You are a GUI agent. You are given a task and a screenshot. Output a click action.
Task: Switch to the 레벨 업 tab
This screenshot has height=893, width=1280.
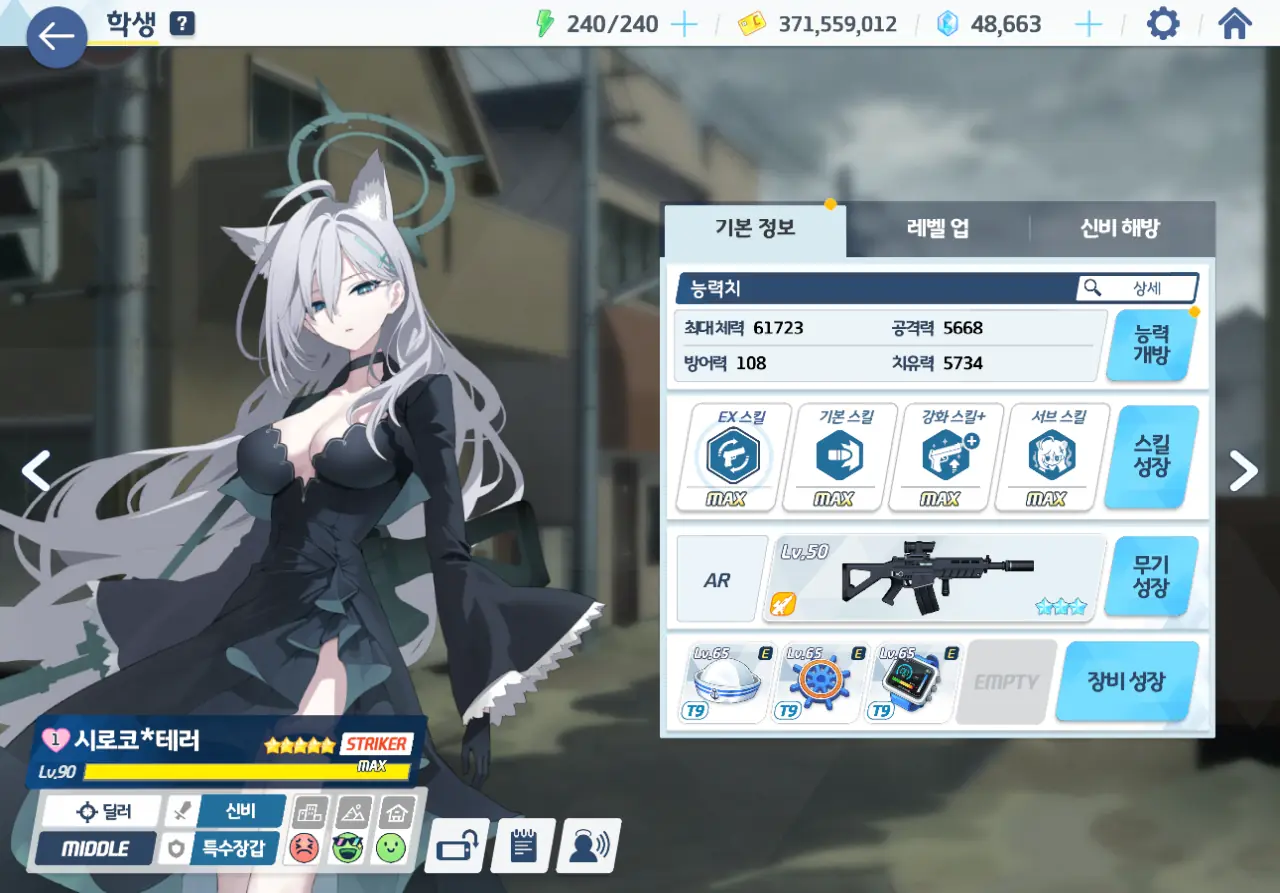coord(937,228)
